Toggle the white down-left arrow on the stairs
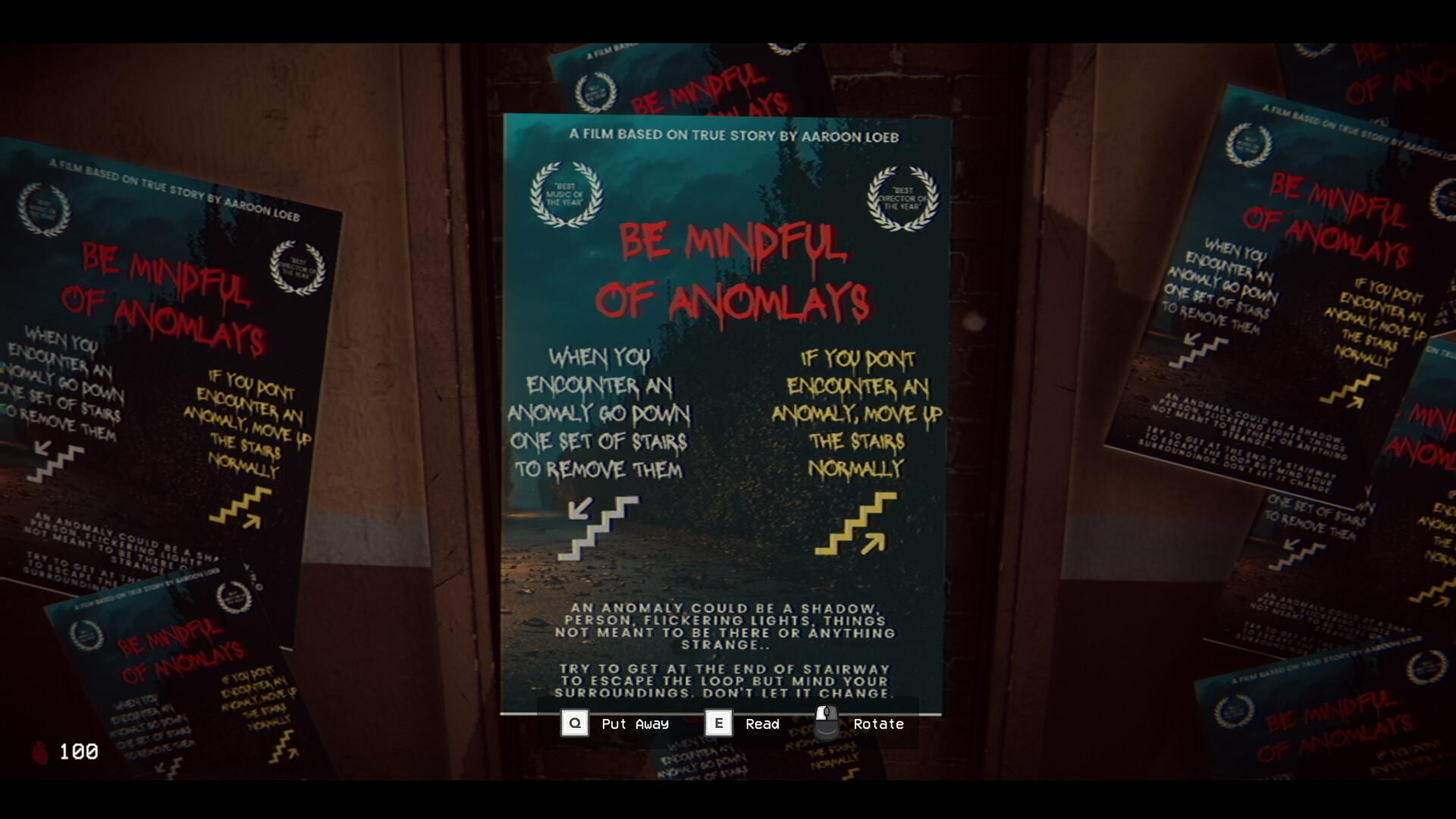Screen dimensions: 1456x819 [581, 510]
